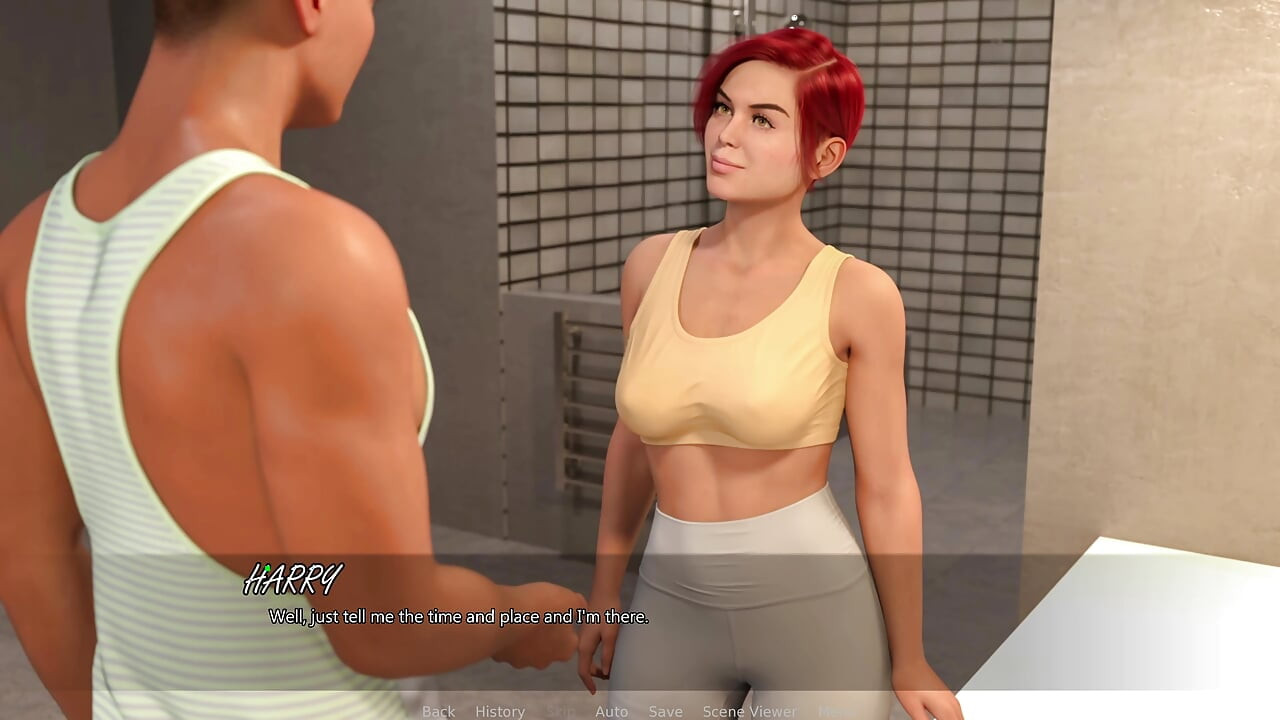Select History from the bottom bar
The image size is (1280, 720).
click(x=499, y=711)
